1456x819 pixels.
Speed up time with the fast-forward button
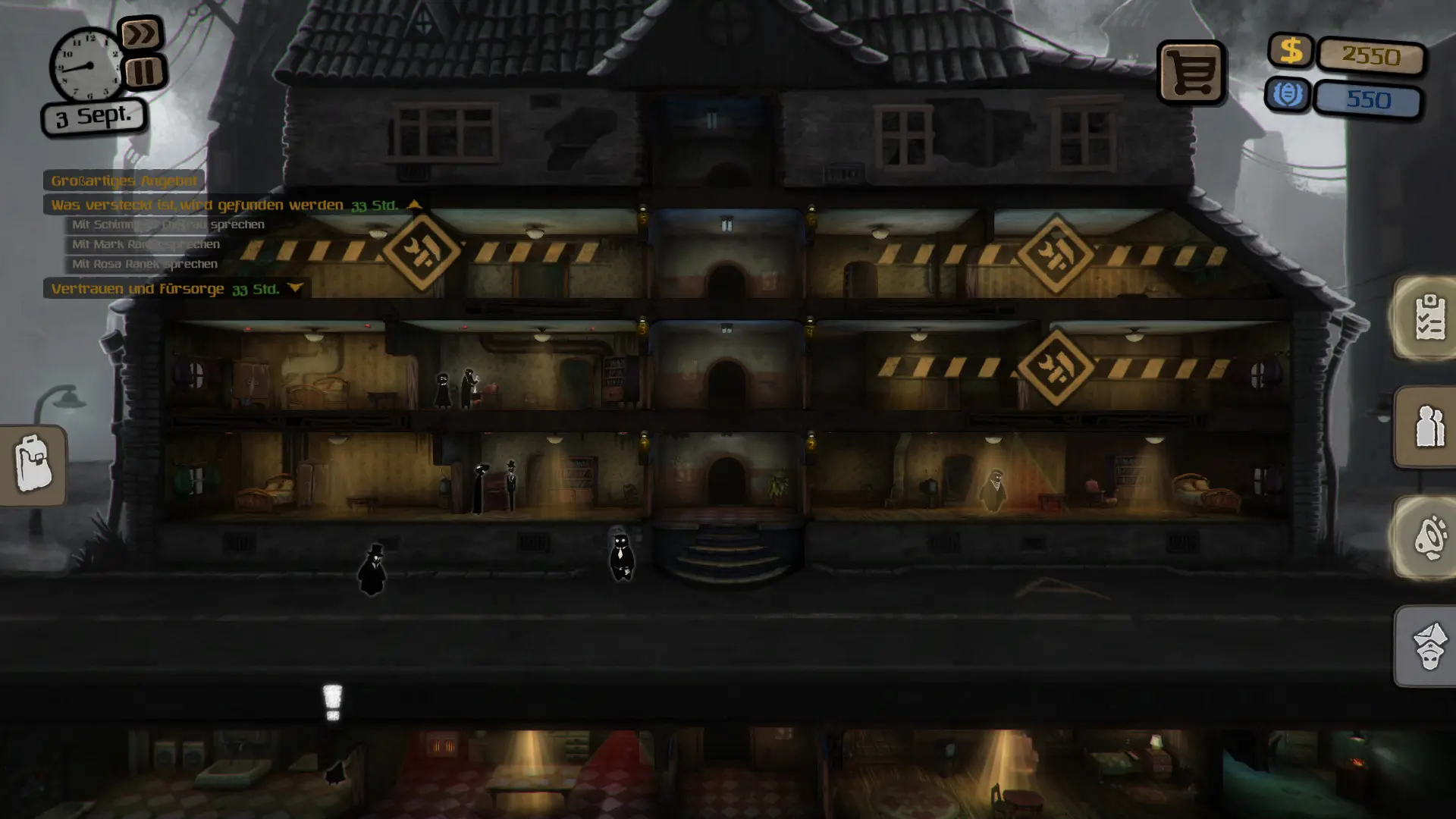(141, 34)
